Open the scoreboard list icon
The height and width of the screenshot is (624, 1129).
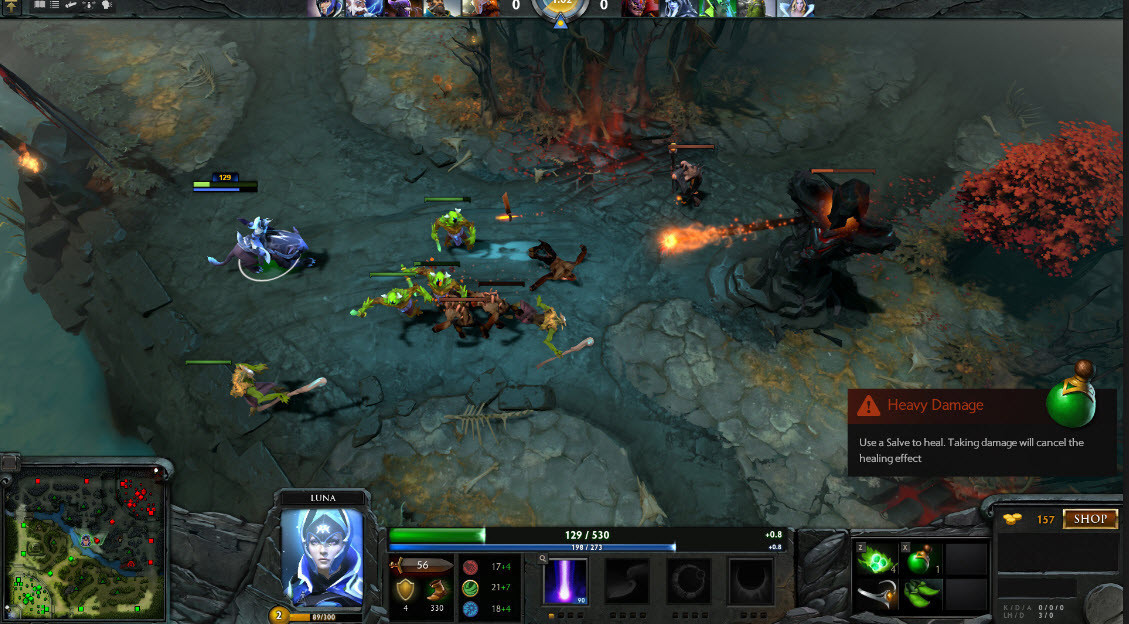(x=53, y=5)
